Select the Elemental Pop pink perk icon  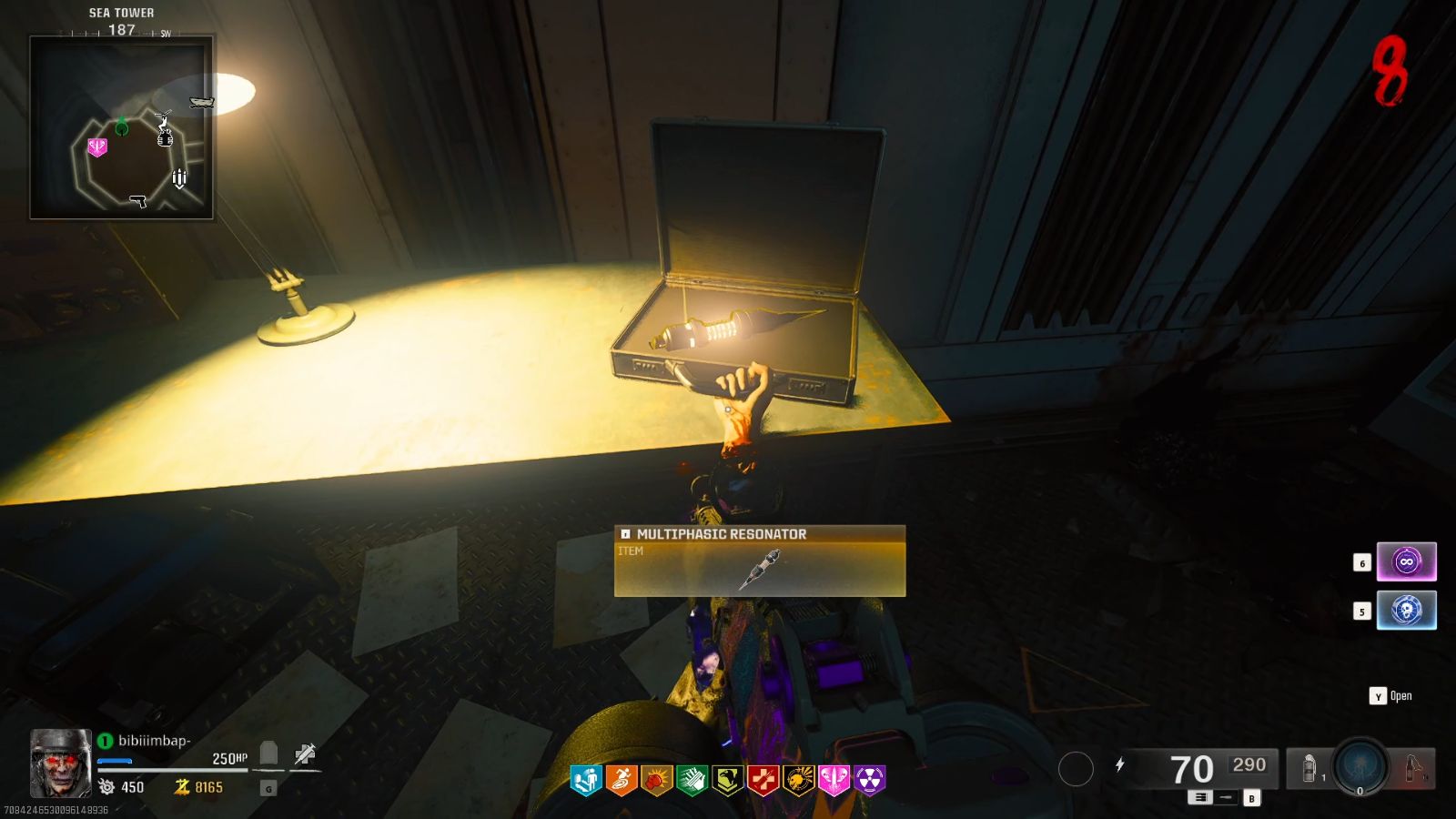click(834, 779)
